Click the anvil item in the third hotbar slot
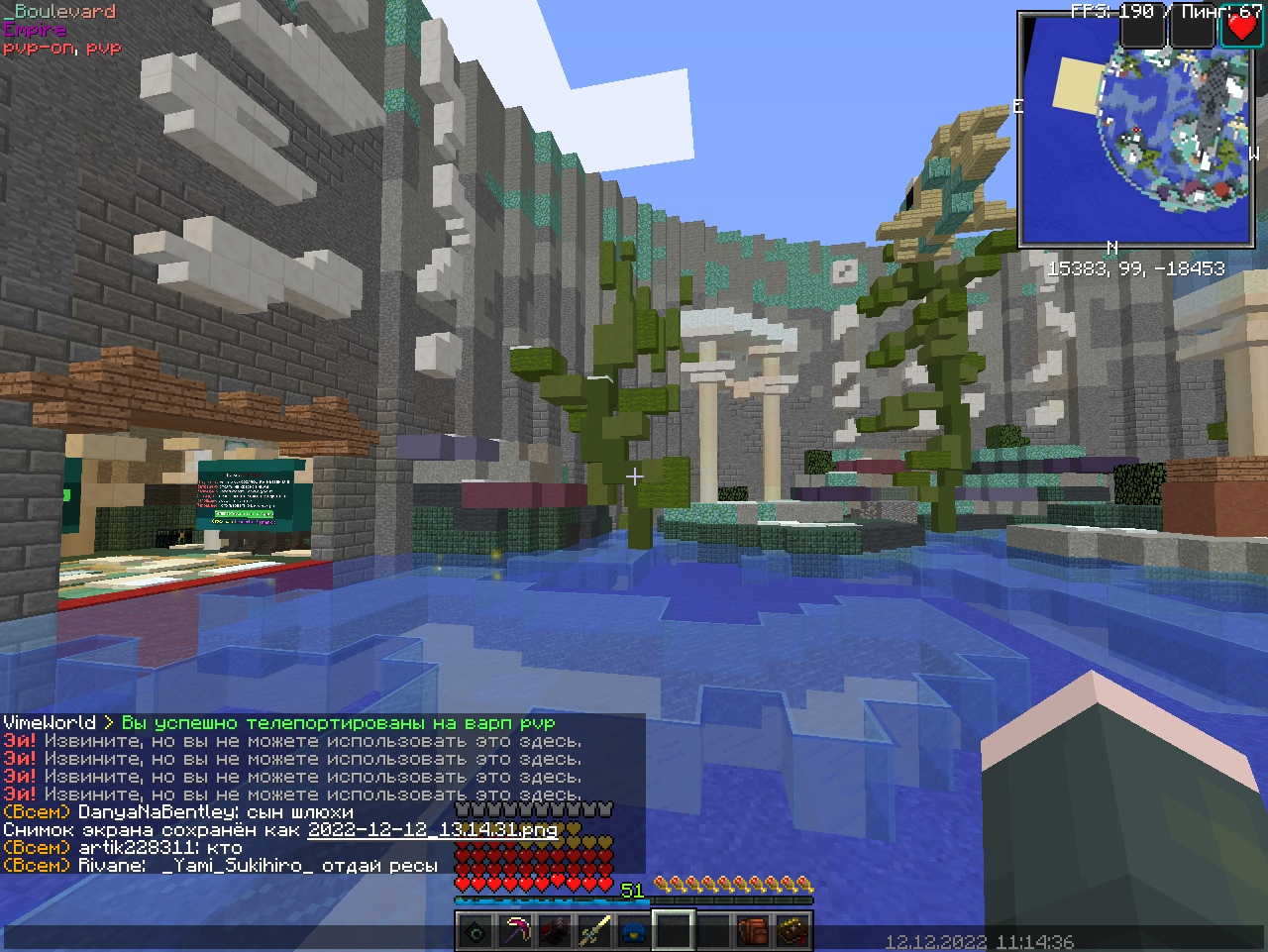Viewport: 1268px width, 952px height. [x=554, y=929]
